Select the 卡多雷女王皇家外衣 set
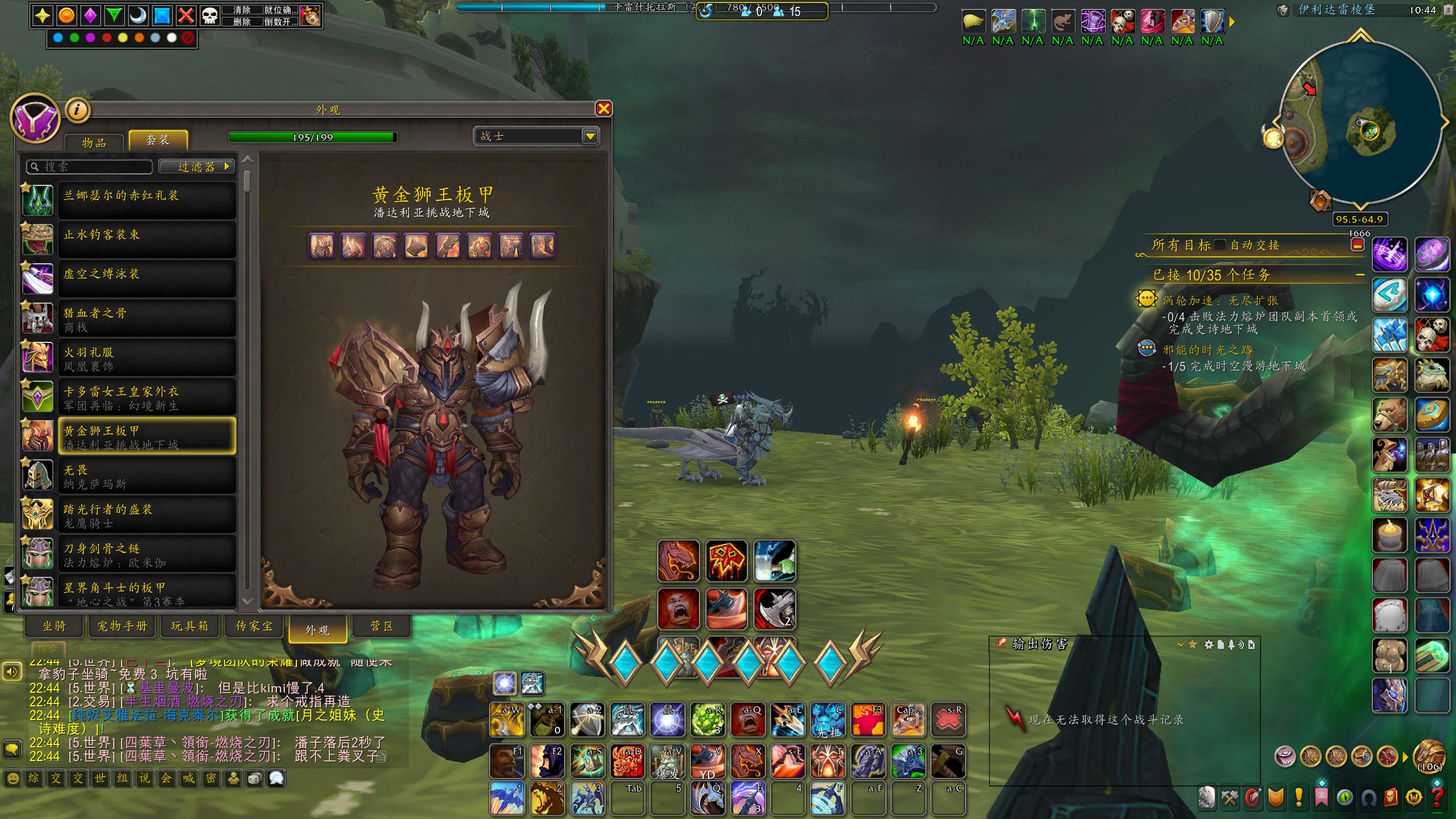Image resolution: width=1456 pixels, height=819 pixels. [x=147, y=397]
